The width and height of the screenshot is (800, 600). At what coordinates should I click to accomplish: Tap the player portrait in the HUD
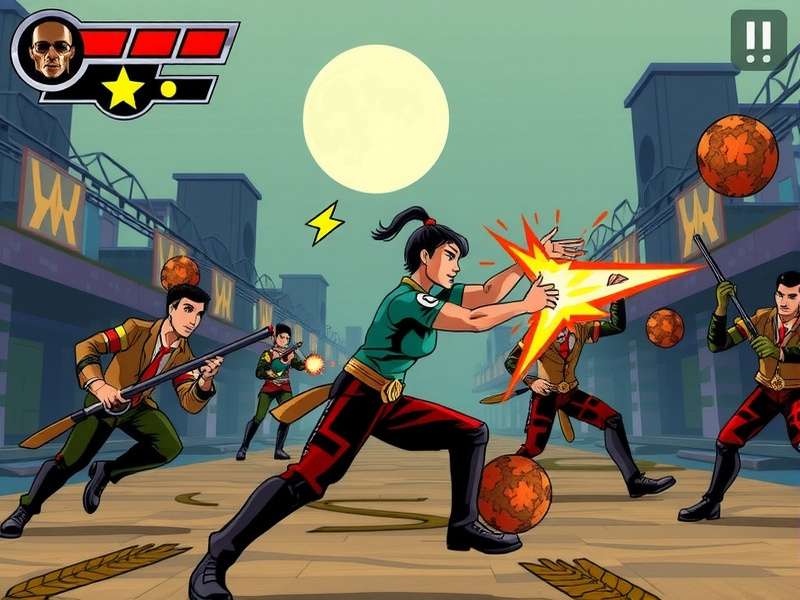pos(49,49)
